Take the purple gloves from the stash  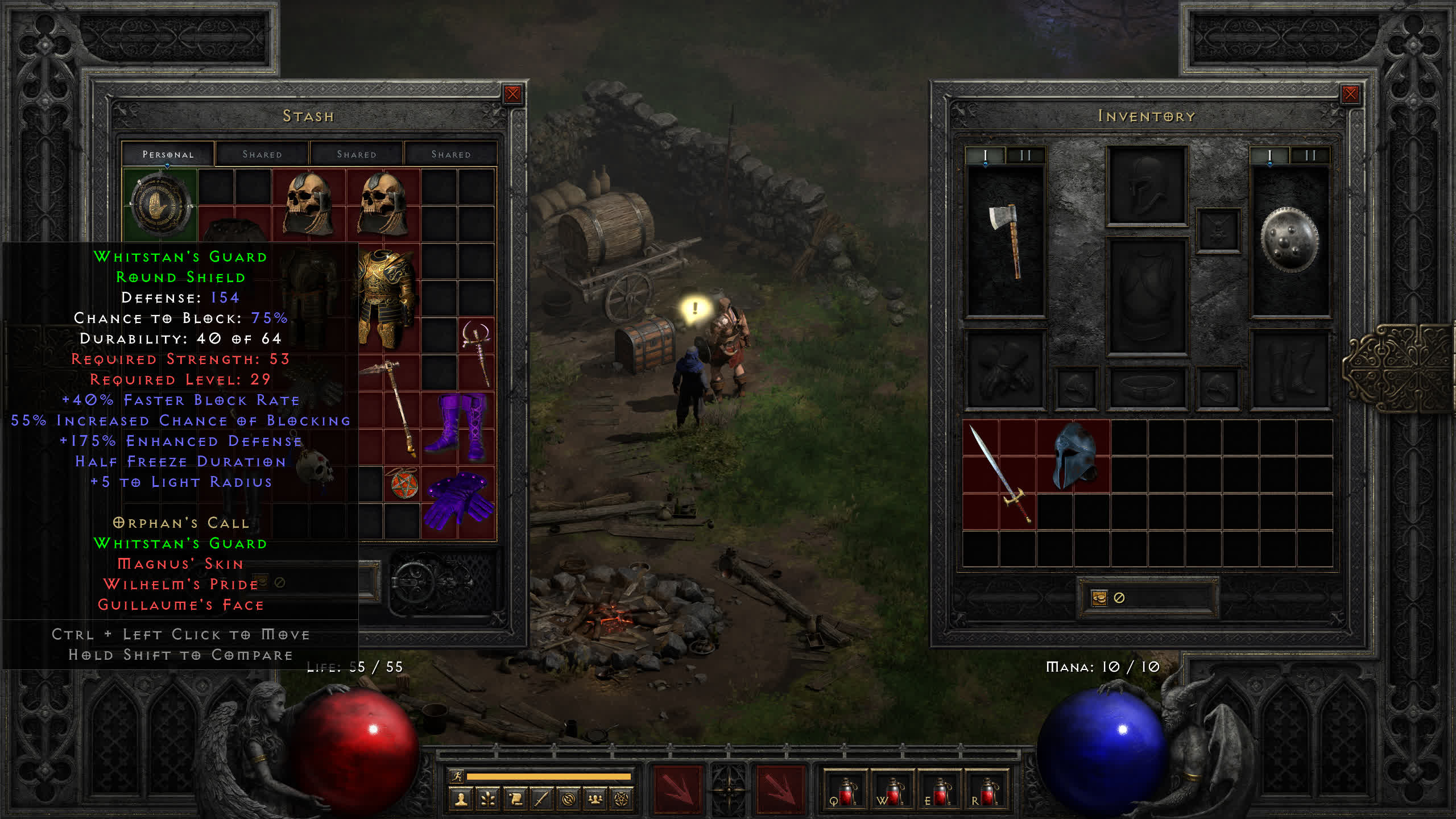(458, 500)
